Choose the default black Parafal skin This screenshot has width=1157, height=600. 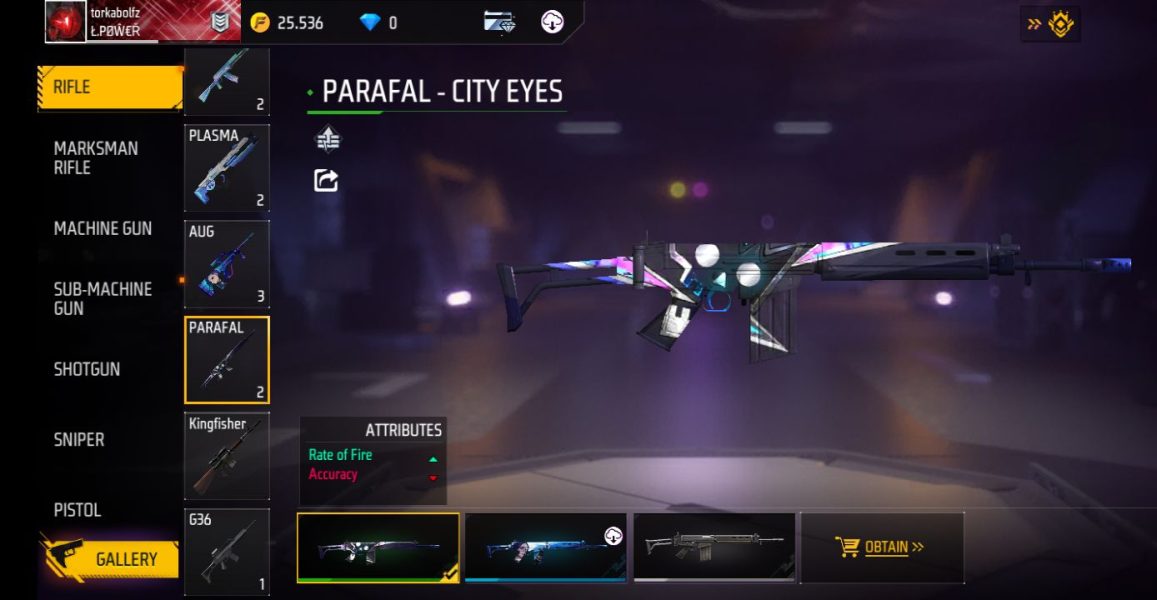(x=714, y=547)
